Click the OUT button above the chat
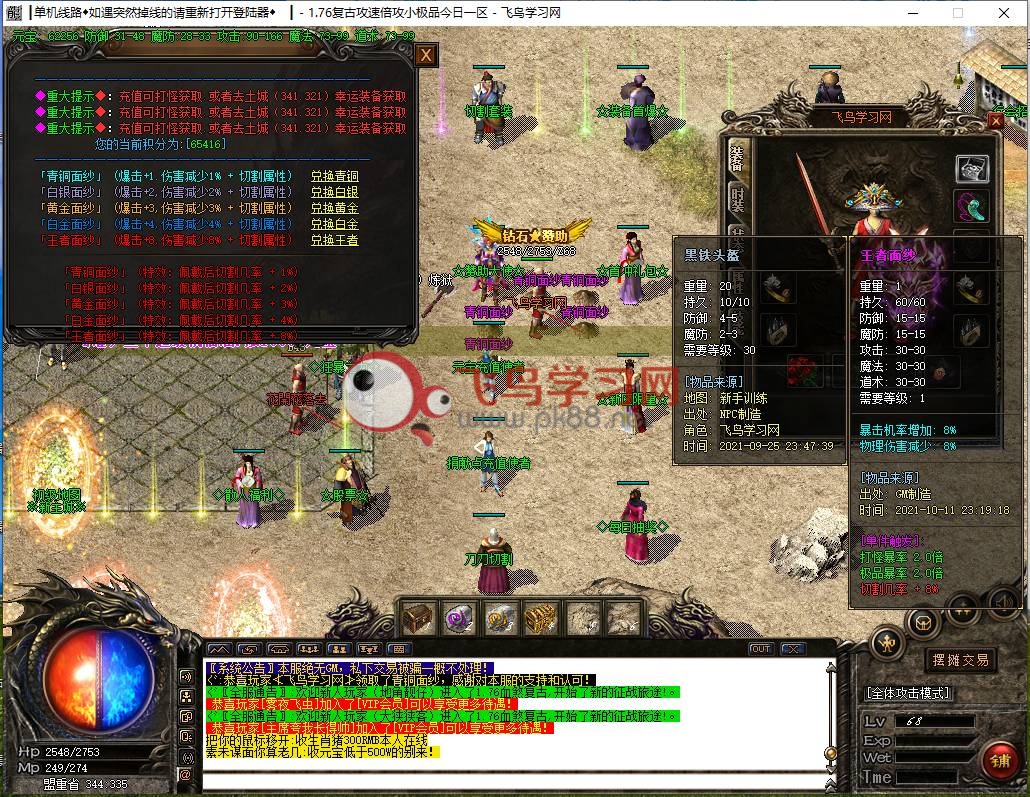Screen dimensions: 1030x797 (761, 649)
